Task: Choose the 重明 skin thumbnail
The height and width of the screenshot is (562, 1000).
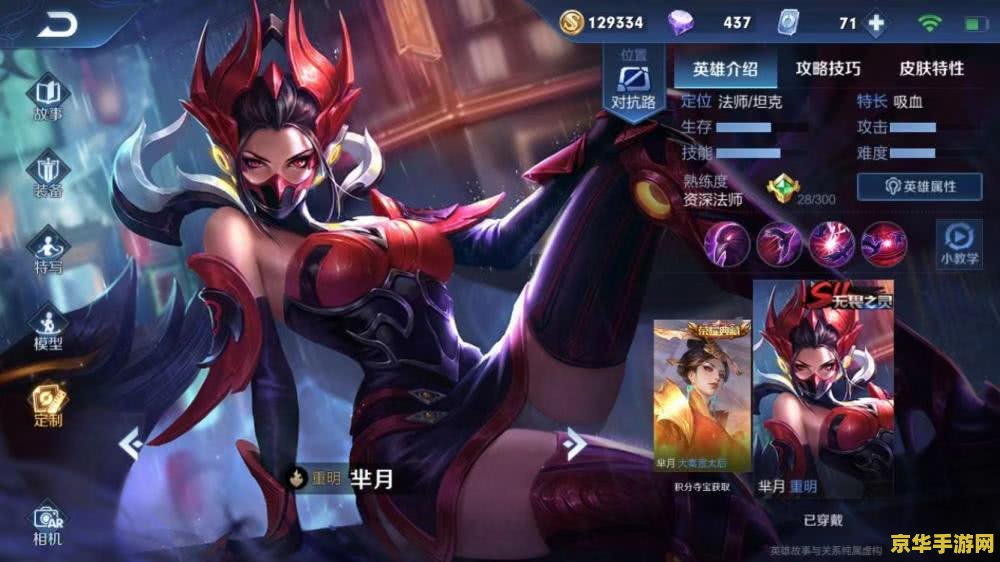Action: click(823, 385)
